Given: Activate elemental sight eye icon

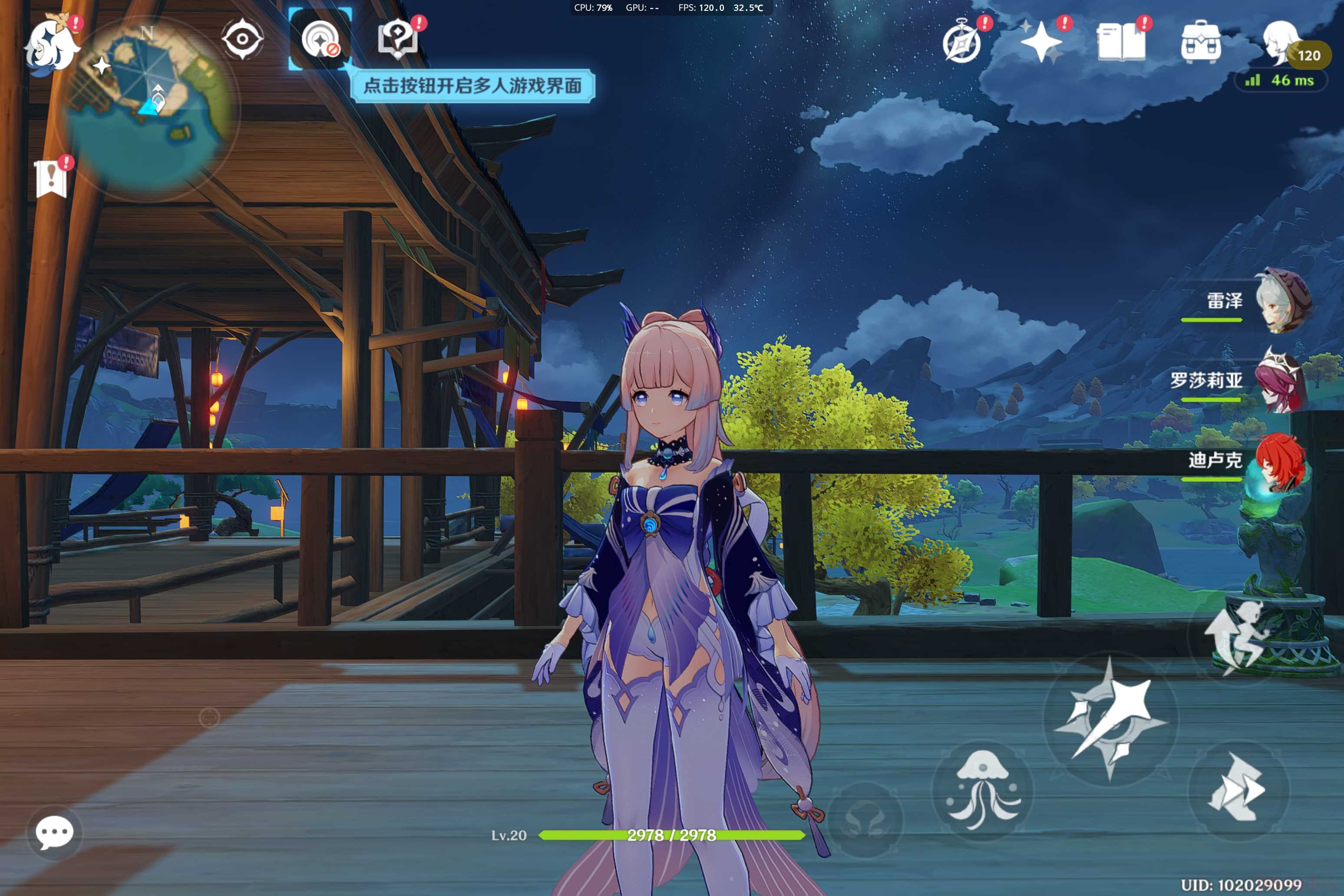Looking at the screenshot, I should click(x=242, y=39).
